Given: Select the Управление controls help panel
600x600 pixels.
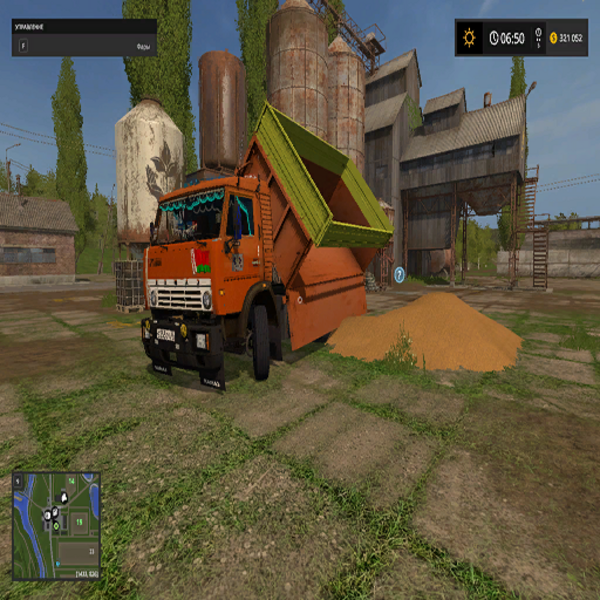Looking at the screenshot, I should pos(84,37).
